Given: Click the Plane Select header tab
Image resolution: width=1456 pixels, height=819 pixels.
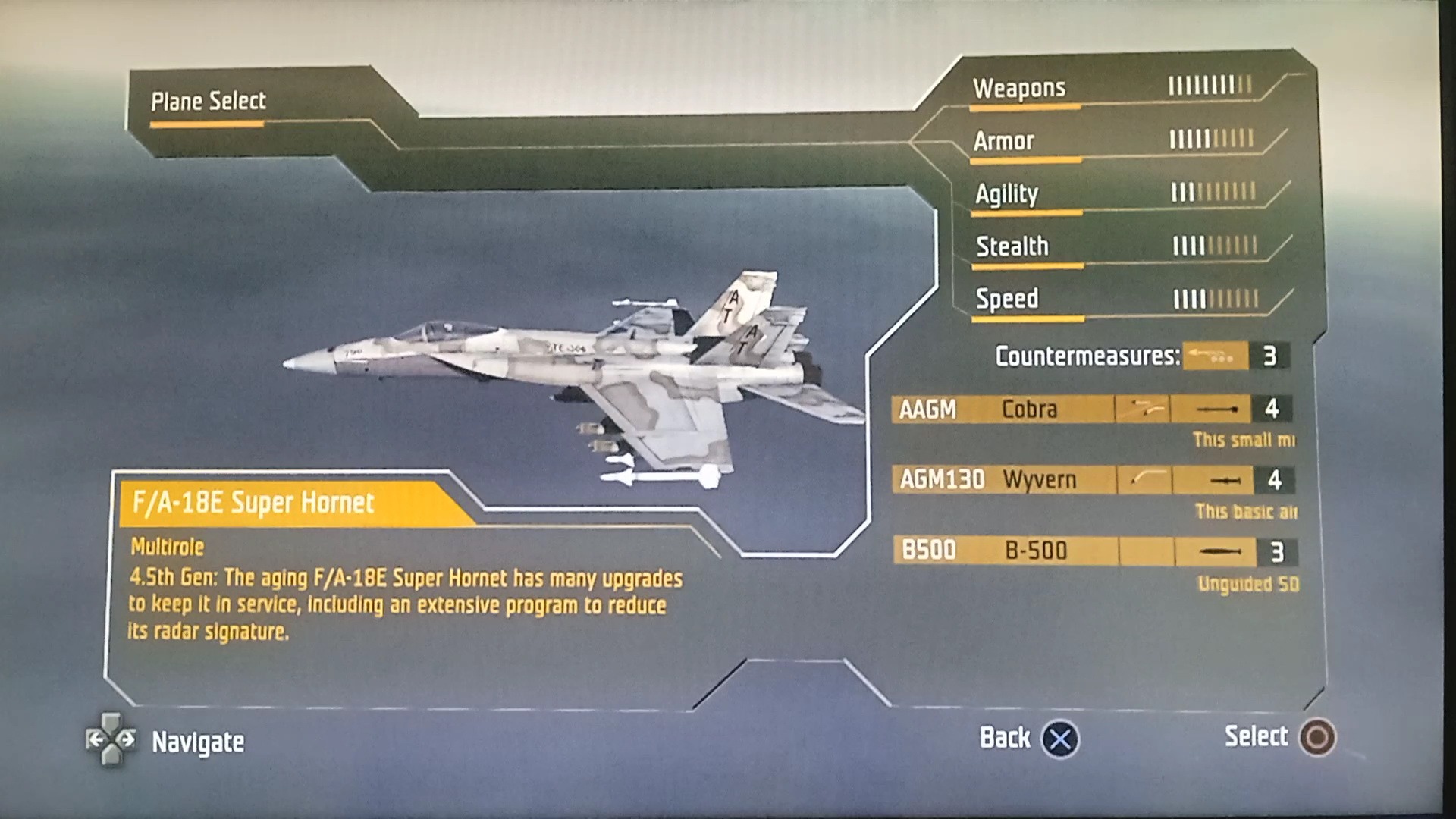Looking at the screenshot, I should (x=209, y=102).
